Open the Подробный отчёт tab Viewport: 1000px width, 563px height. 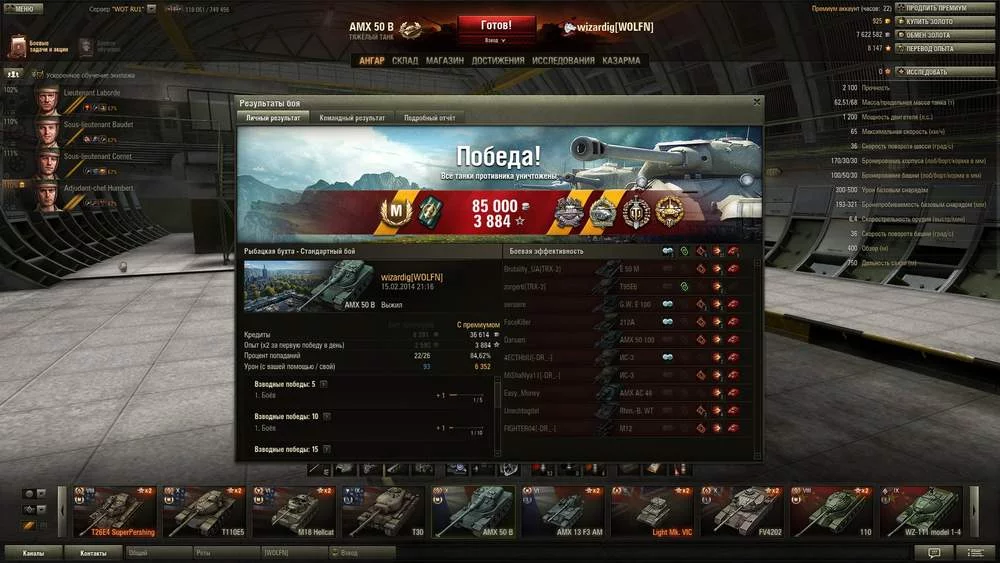pos(429,118)
